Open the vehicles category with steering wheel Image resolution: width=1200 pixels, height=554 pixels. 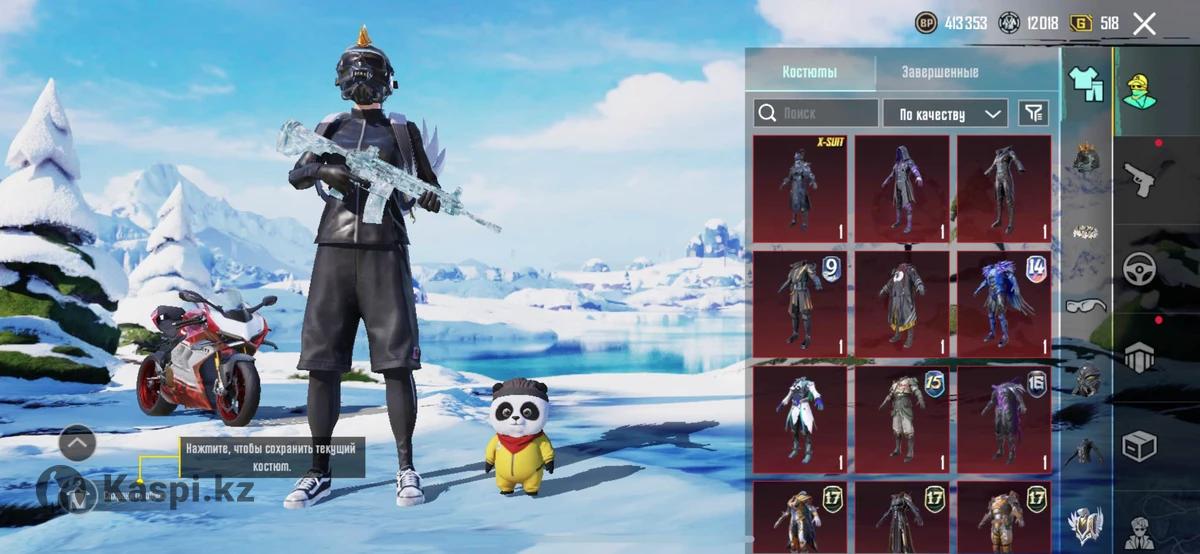[x=1138, y=269]
